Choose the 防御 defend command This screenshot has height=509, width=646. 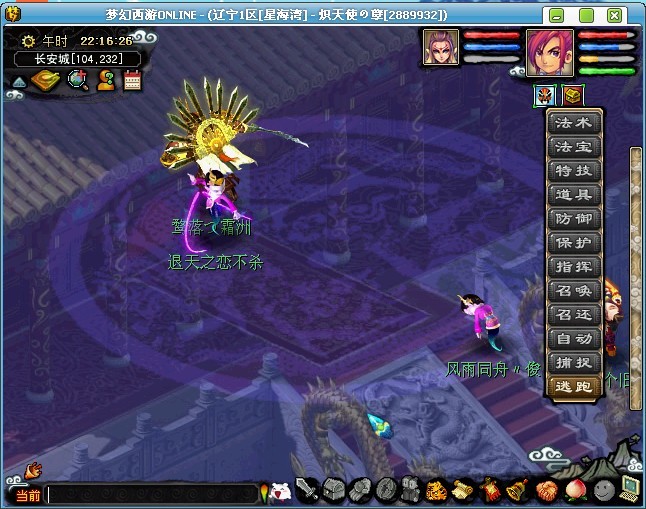(x=574, y=219)
